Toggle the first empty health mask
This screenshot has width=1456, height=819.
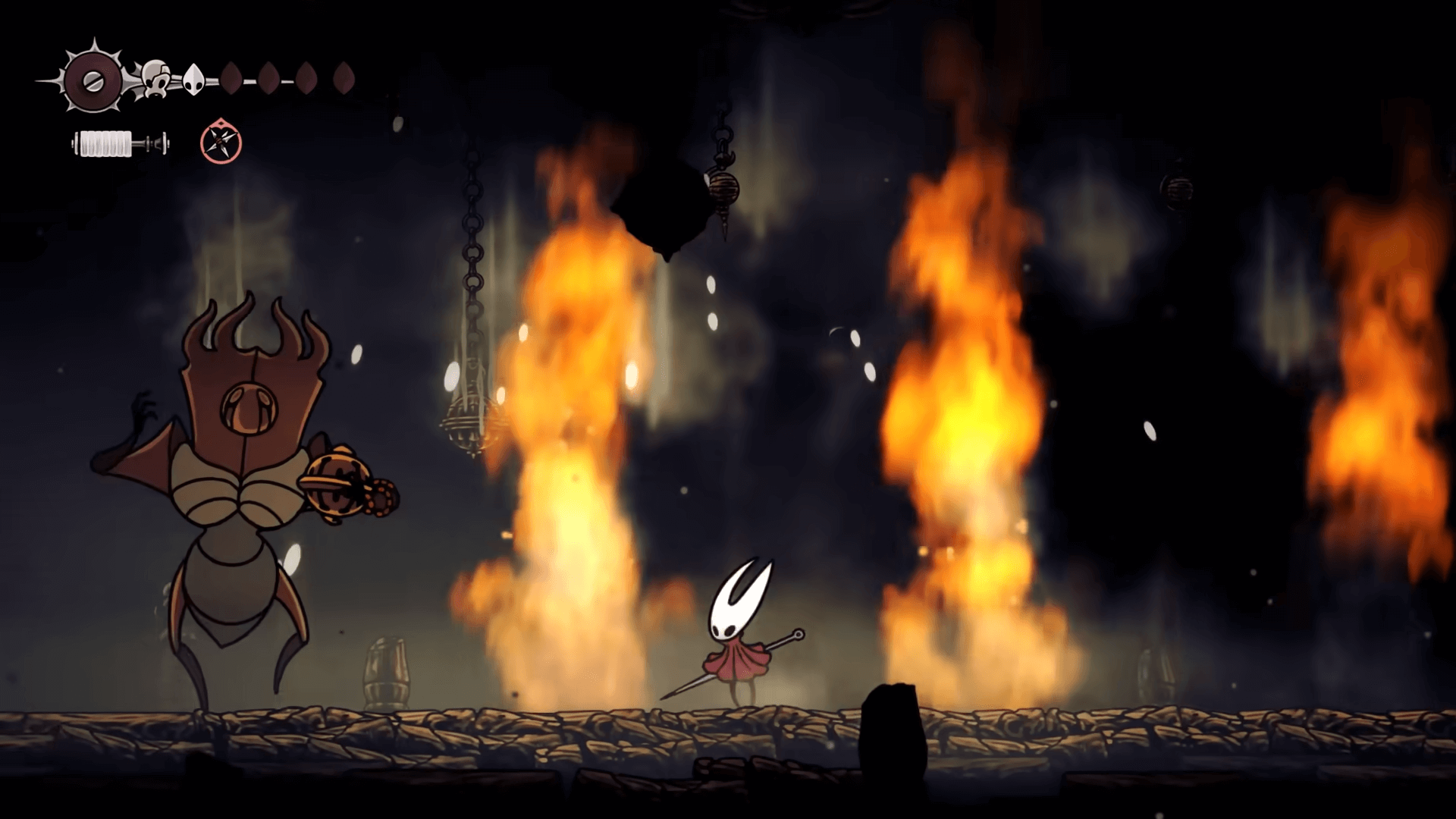coord(233,77)
